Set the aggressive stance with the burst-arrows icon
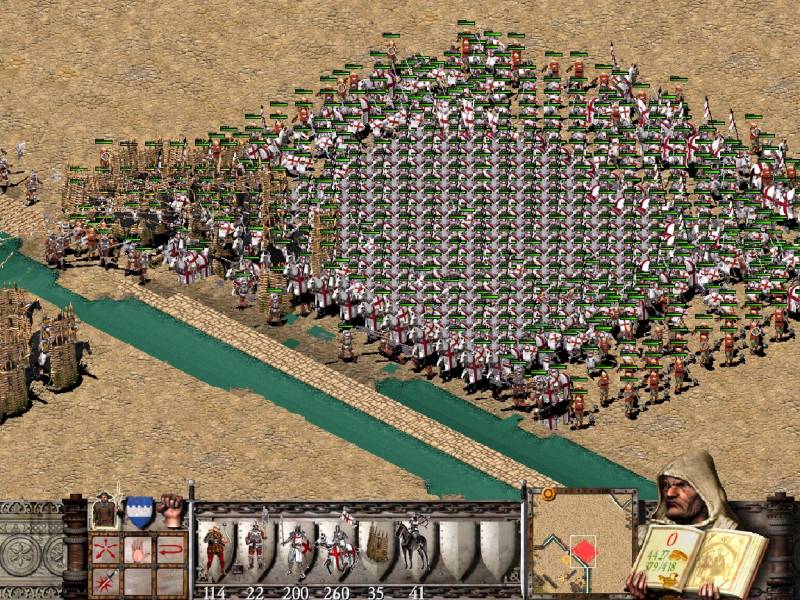Screen dimensions: 800x600 pos(105,550)
